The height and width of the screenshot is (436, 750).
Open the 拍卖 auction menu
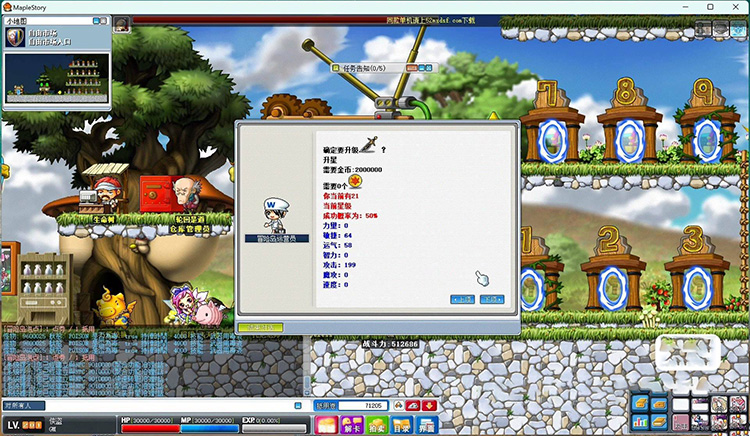click(x=376, y=425)
